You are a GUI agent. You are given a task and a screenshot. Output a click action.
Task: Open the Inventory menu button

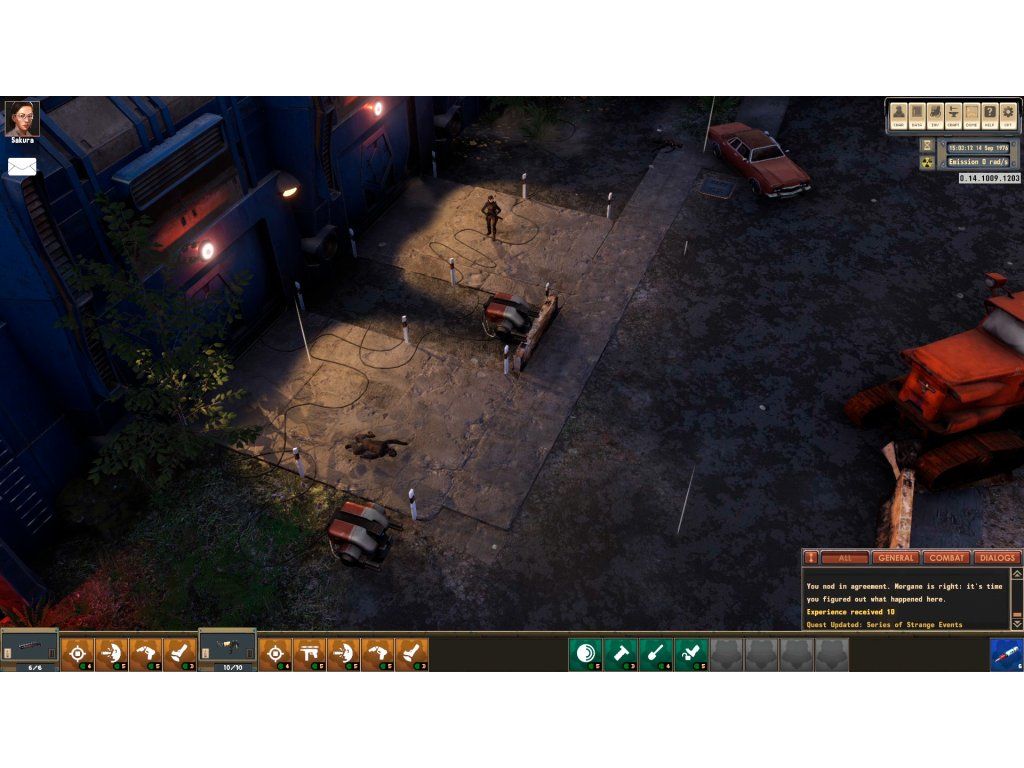click(x=935, y=114)
